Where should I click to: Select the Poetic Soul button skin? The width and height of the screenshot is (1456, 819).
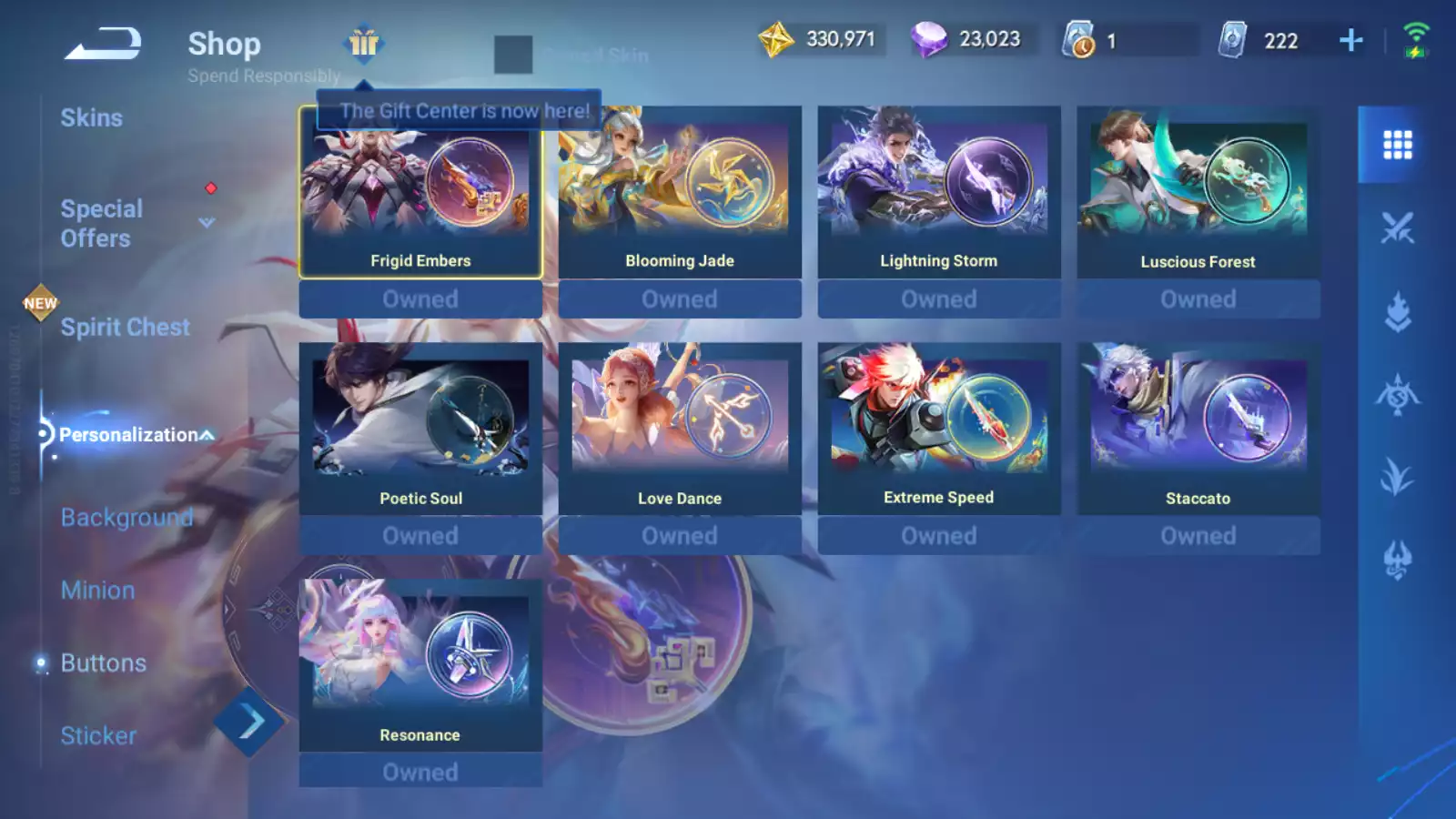(x=420, y=430)
